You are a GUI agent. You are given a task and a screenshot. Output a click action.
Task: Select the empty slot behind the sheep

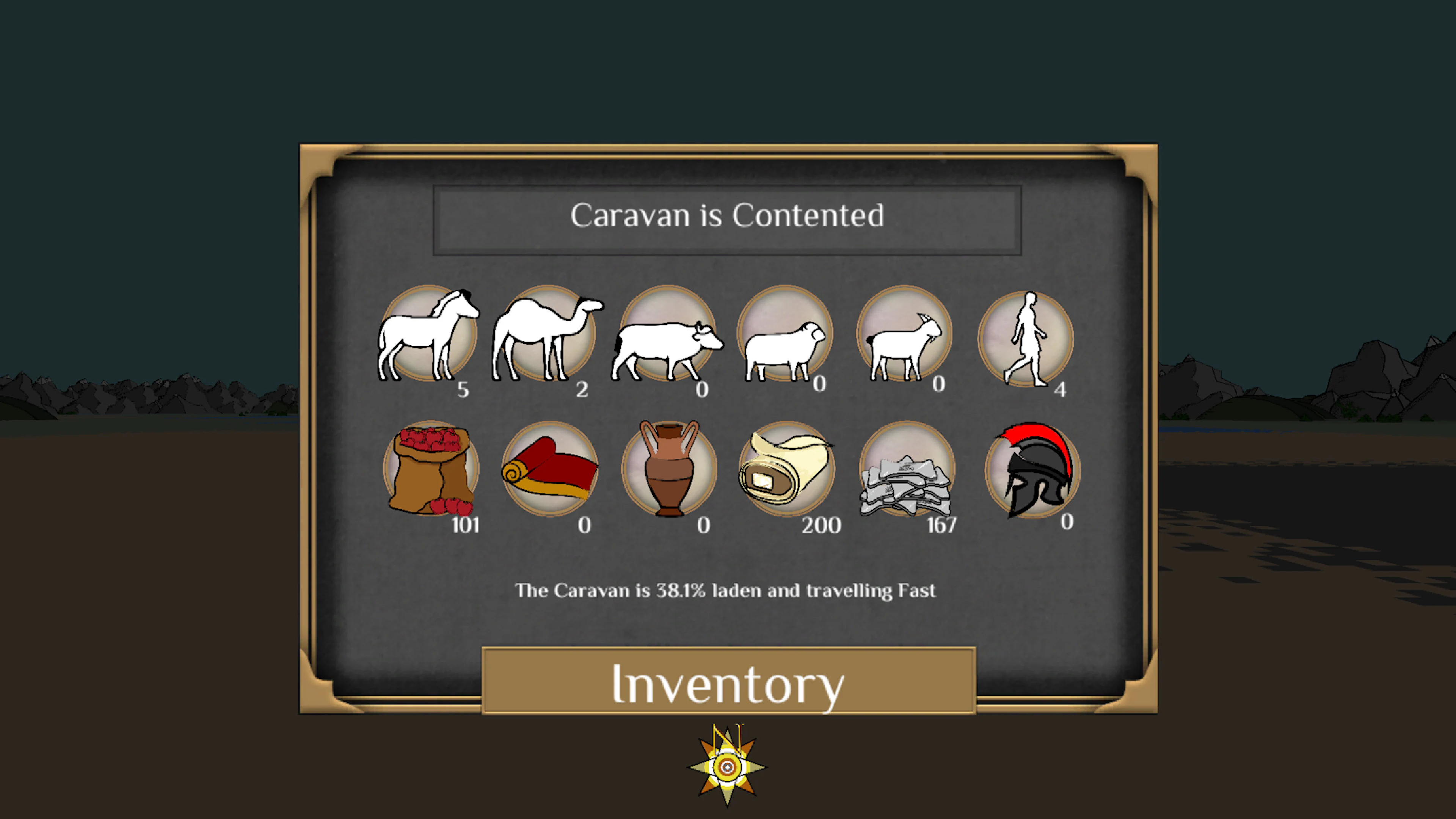pos(786,334)
